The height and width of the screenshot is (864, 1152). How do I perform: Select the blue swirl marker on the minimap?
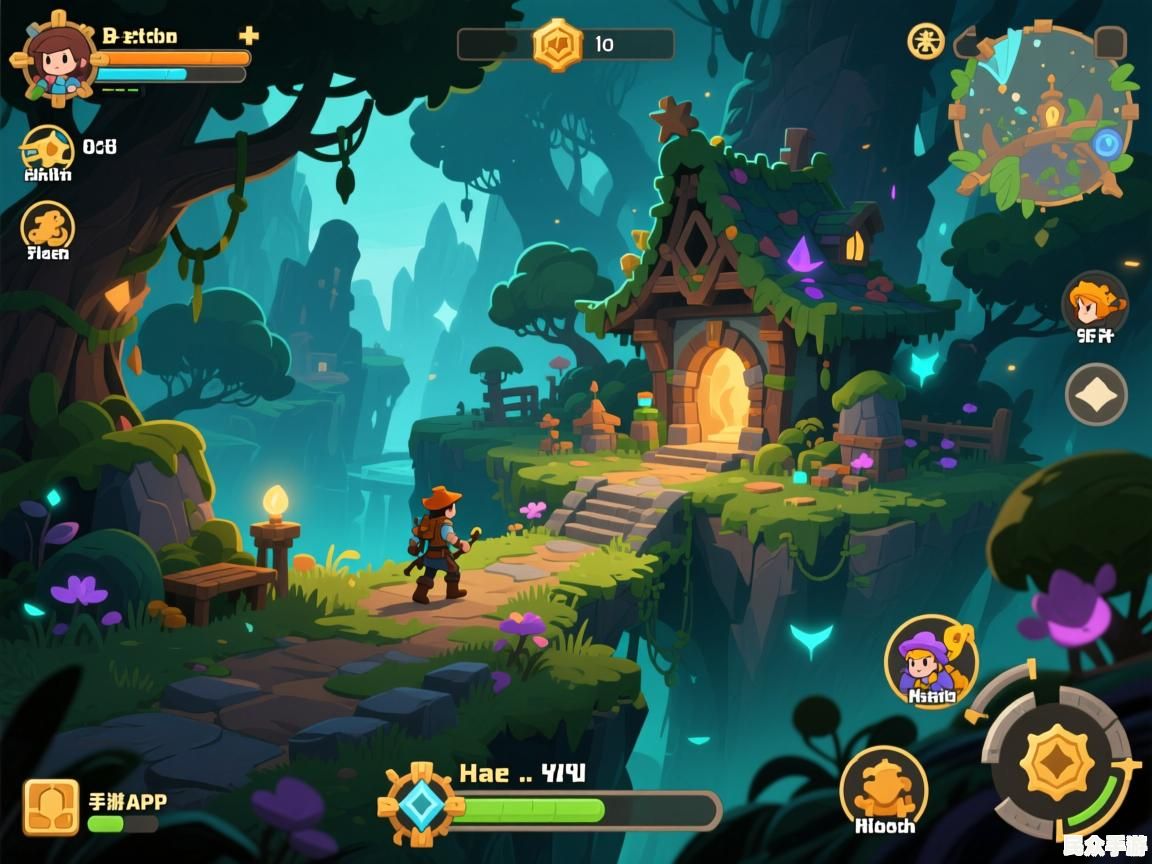pyautogui.click(x=1107, y=146)
